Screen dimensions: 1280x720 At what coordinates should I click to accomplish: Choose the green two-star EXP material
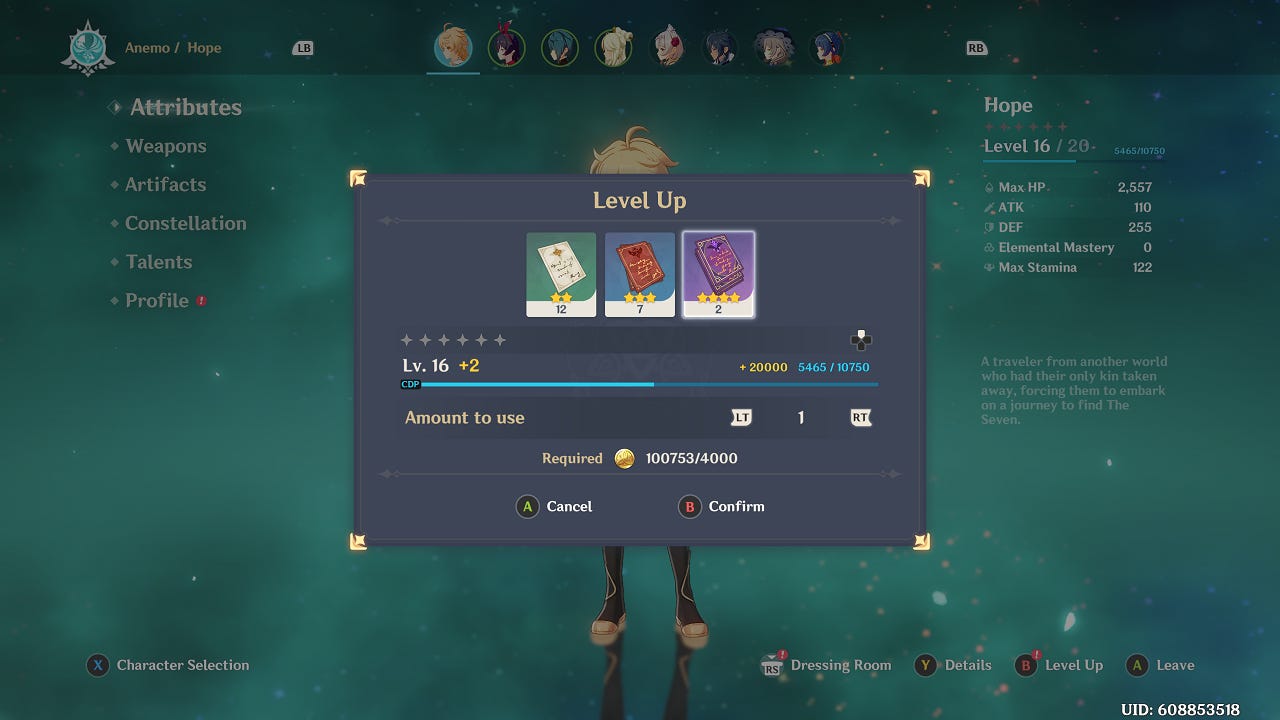coord(561,274)
